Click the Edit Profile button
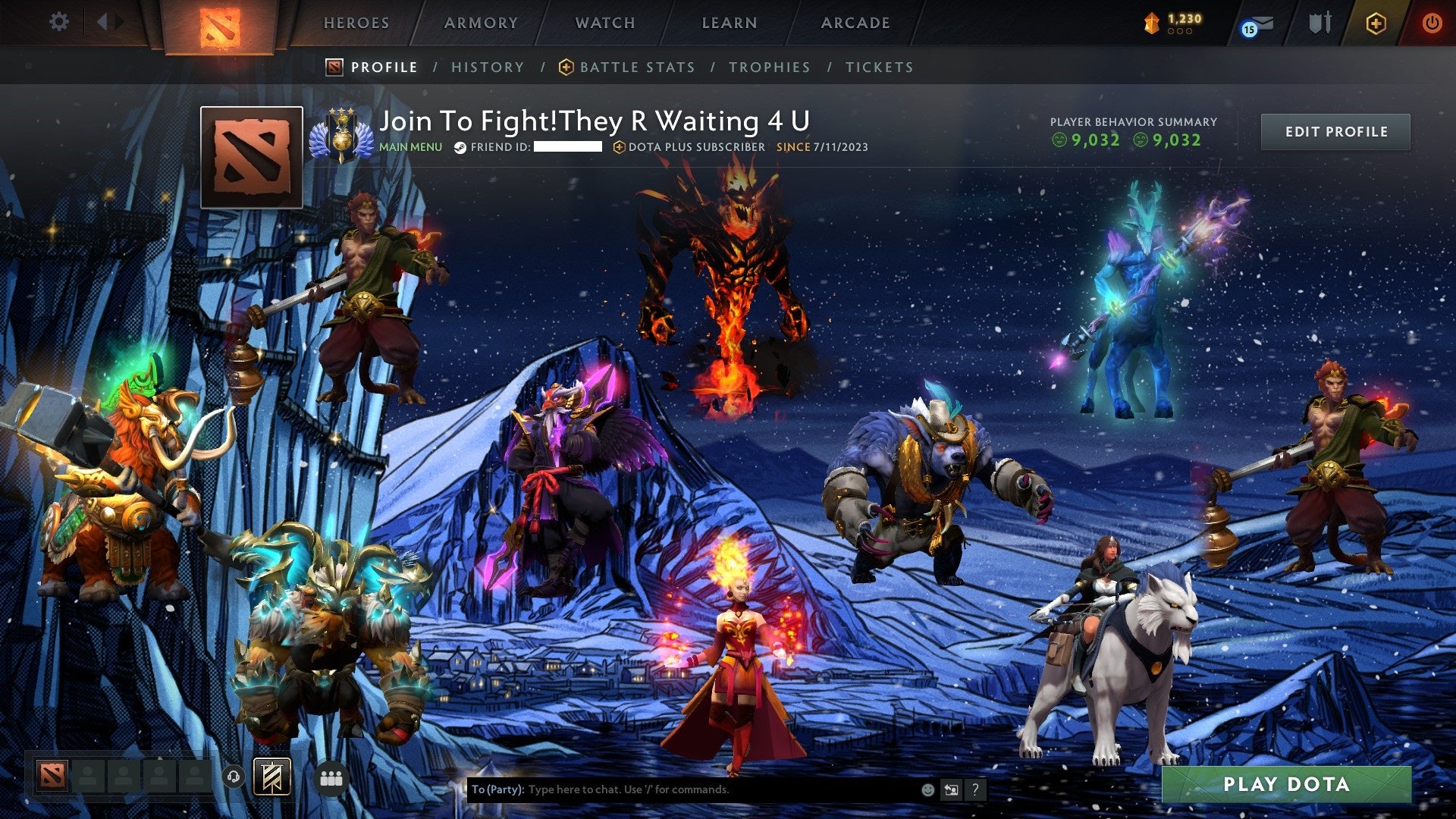This screenshot has height=819, width=1456. [x=1336, y=131]
